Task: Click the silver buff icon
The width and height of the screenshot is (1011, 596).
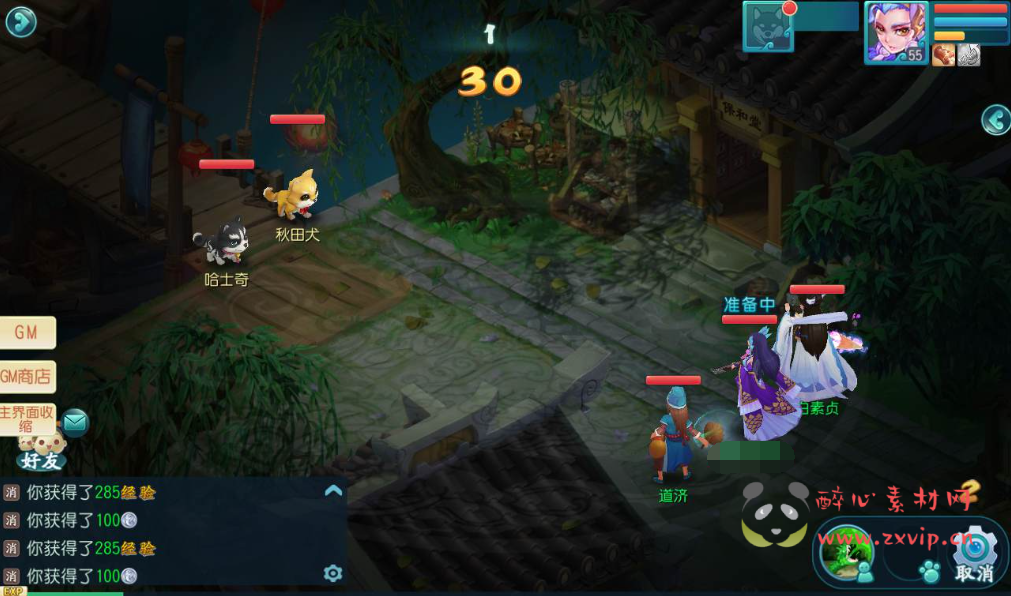Action: (x=968, y=56)
